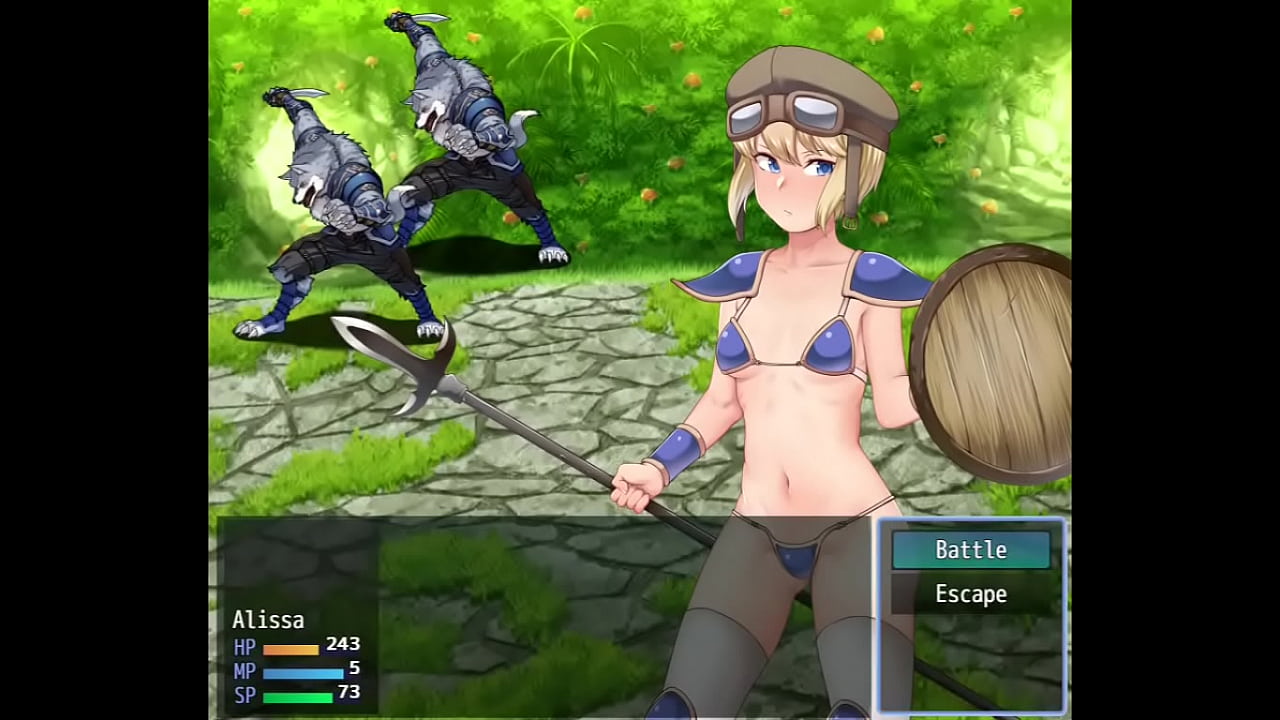Select the Escape option

pyautogui.click(x=970, y=594)
